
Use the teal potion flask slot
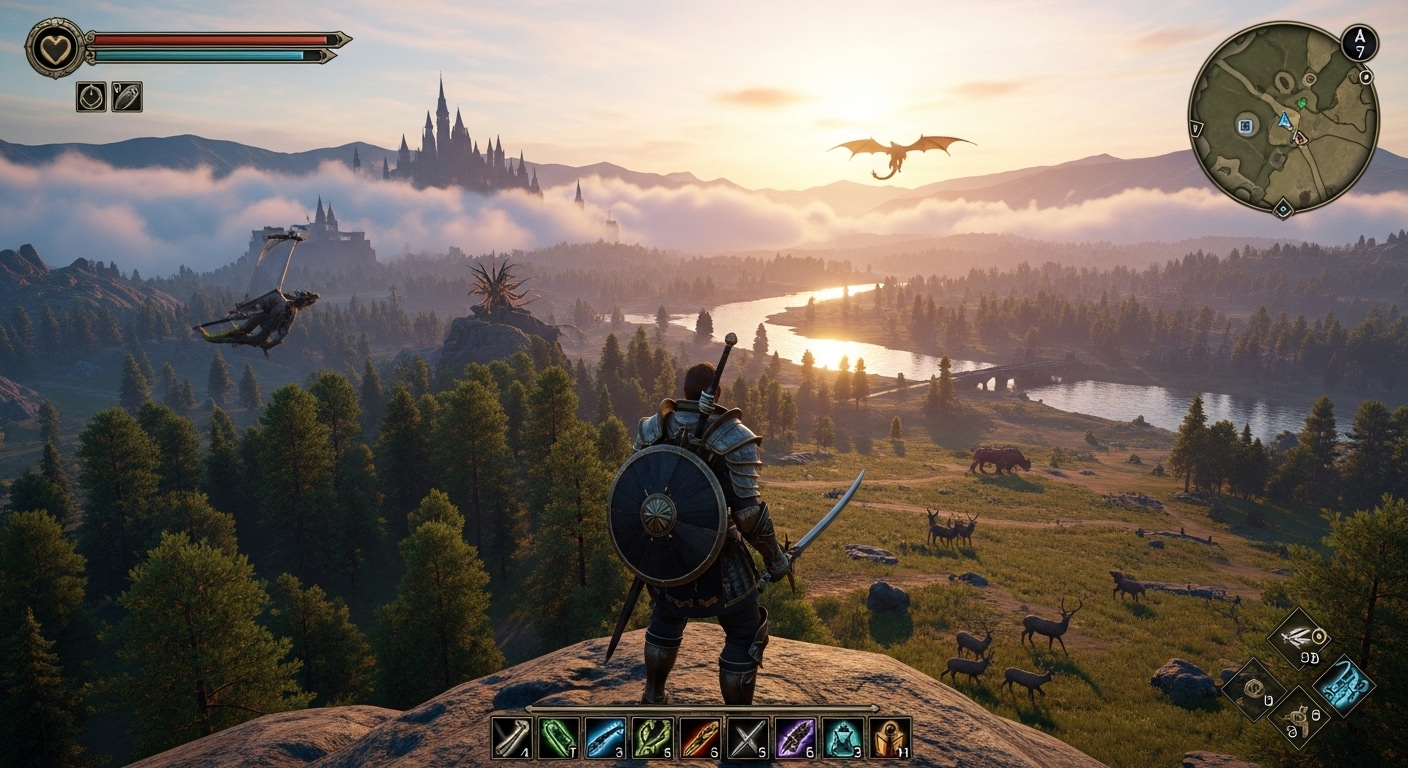pyautogui.click(x=842, y=738)
